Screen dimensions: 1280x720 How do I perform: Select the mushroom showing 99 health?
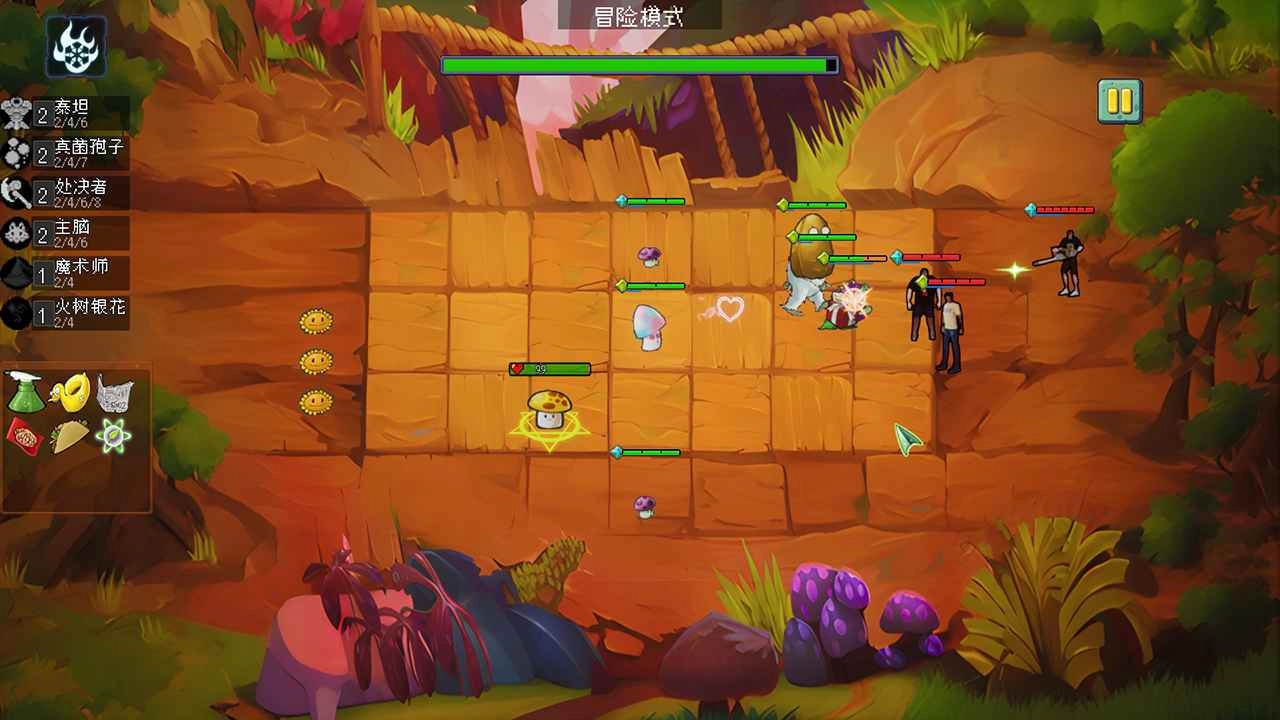(x=550, y=409)
